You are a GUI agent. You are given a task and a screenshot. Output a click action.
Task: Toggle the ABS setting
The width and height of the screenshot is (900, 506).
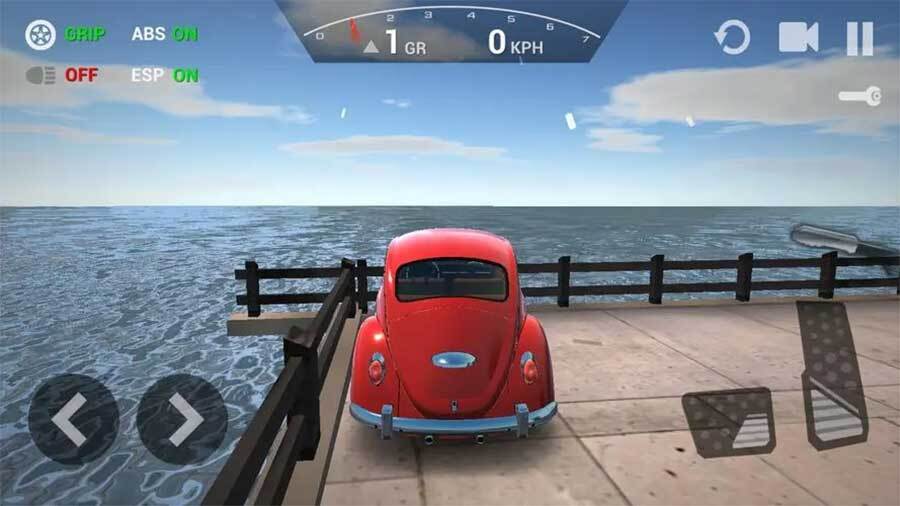point(164,34)
